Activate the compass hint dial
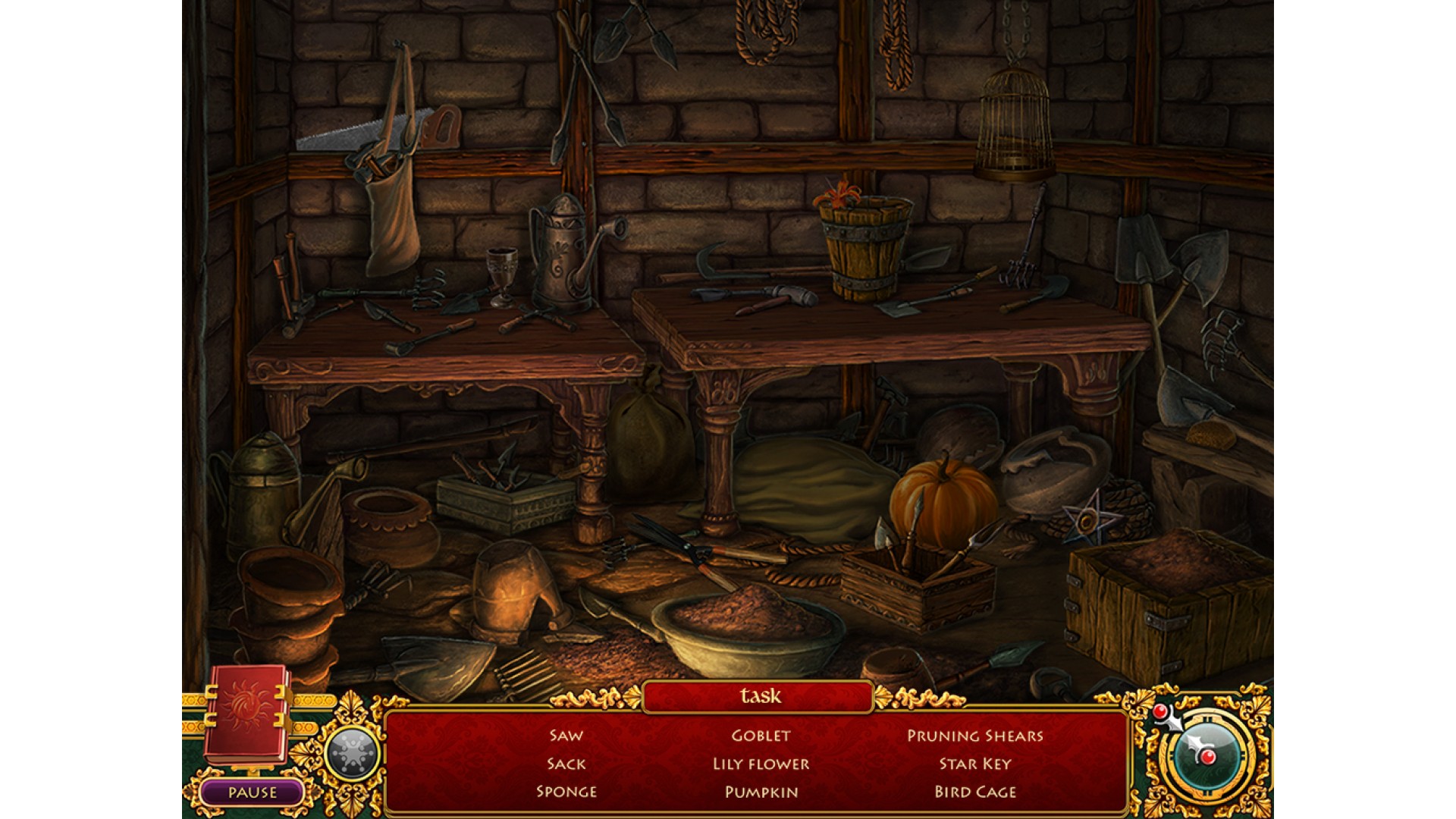Viewport: 1456px width, 819px height. (x=1204, y=752)
